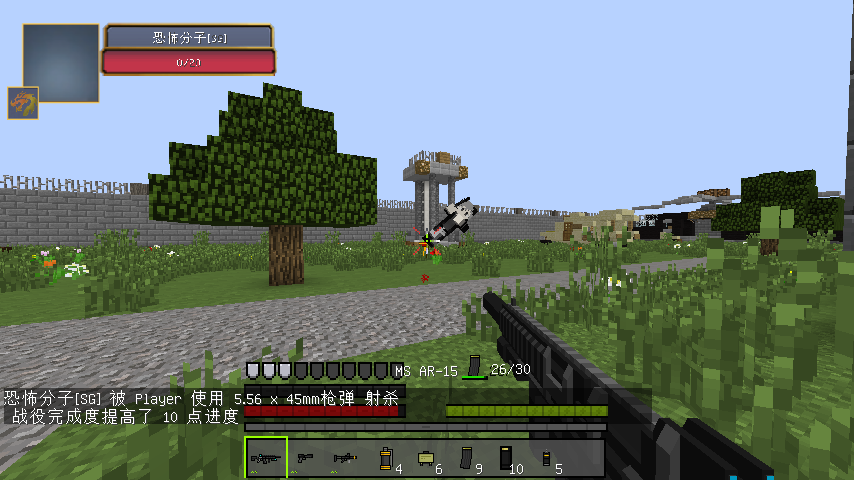Choose the black magazine stack of 10

(x=505, y=458)
